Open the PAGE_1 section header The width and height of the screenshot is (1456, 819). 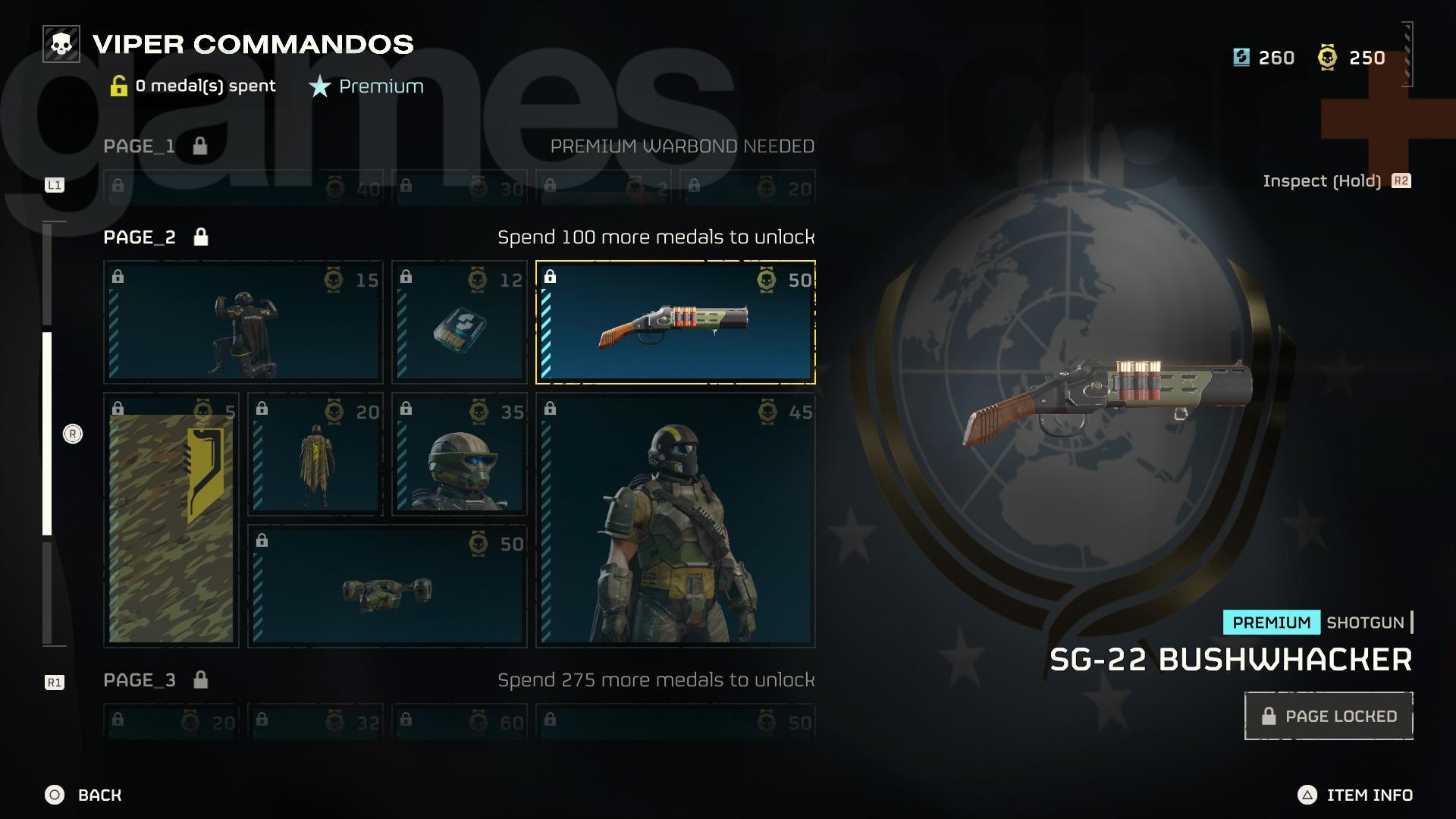pyautogui.click(x=137, y=146)
